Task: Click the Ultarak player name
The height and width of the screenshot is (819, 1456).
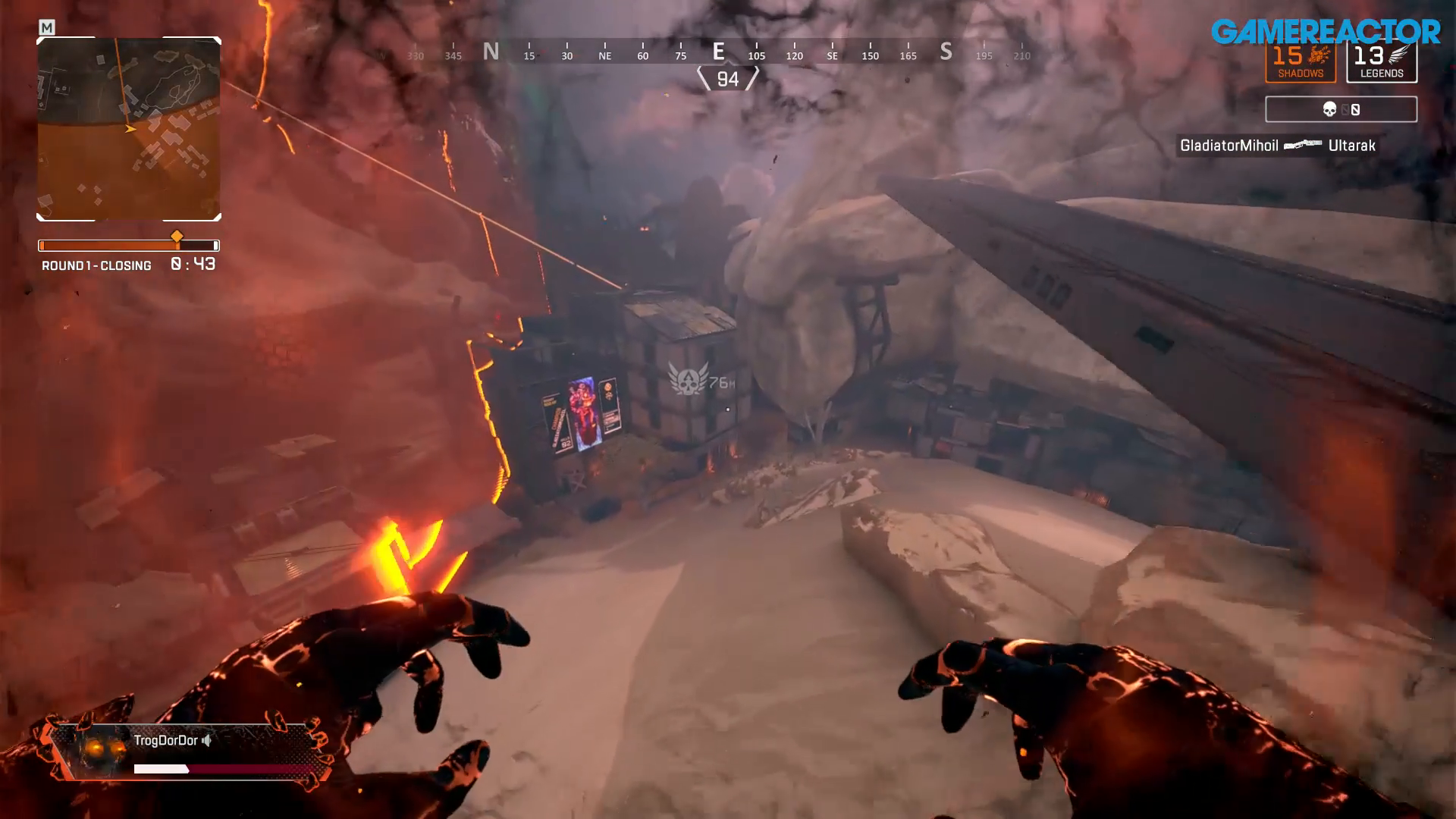Action: coord(1351,146)
